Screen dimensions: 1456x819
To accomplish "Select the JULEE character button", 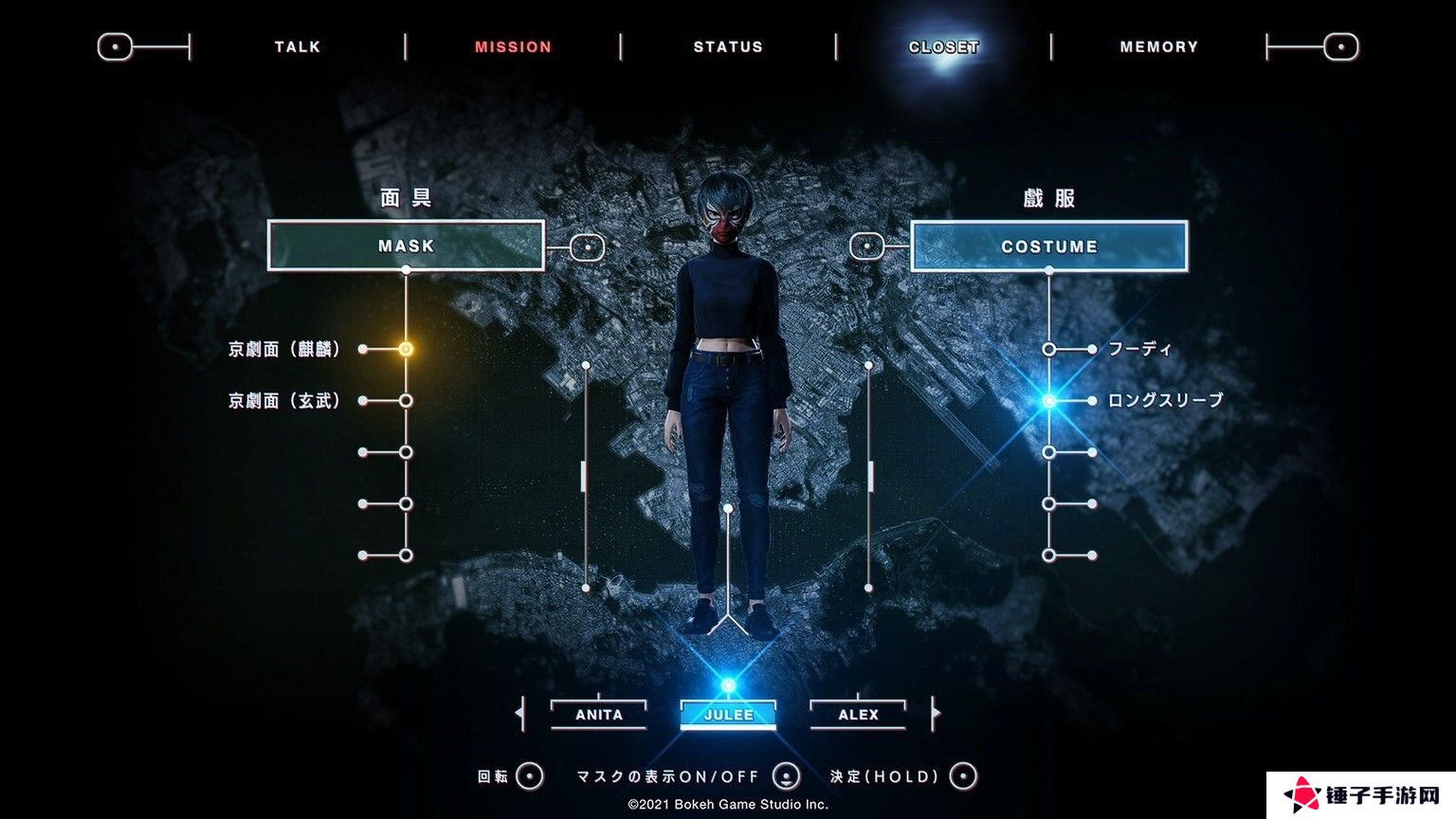I will click(728, 715).
